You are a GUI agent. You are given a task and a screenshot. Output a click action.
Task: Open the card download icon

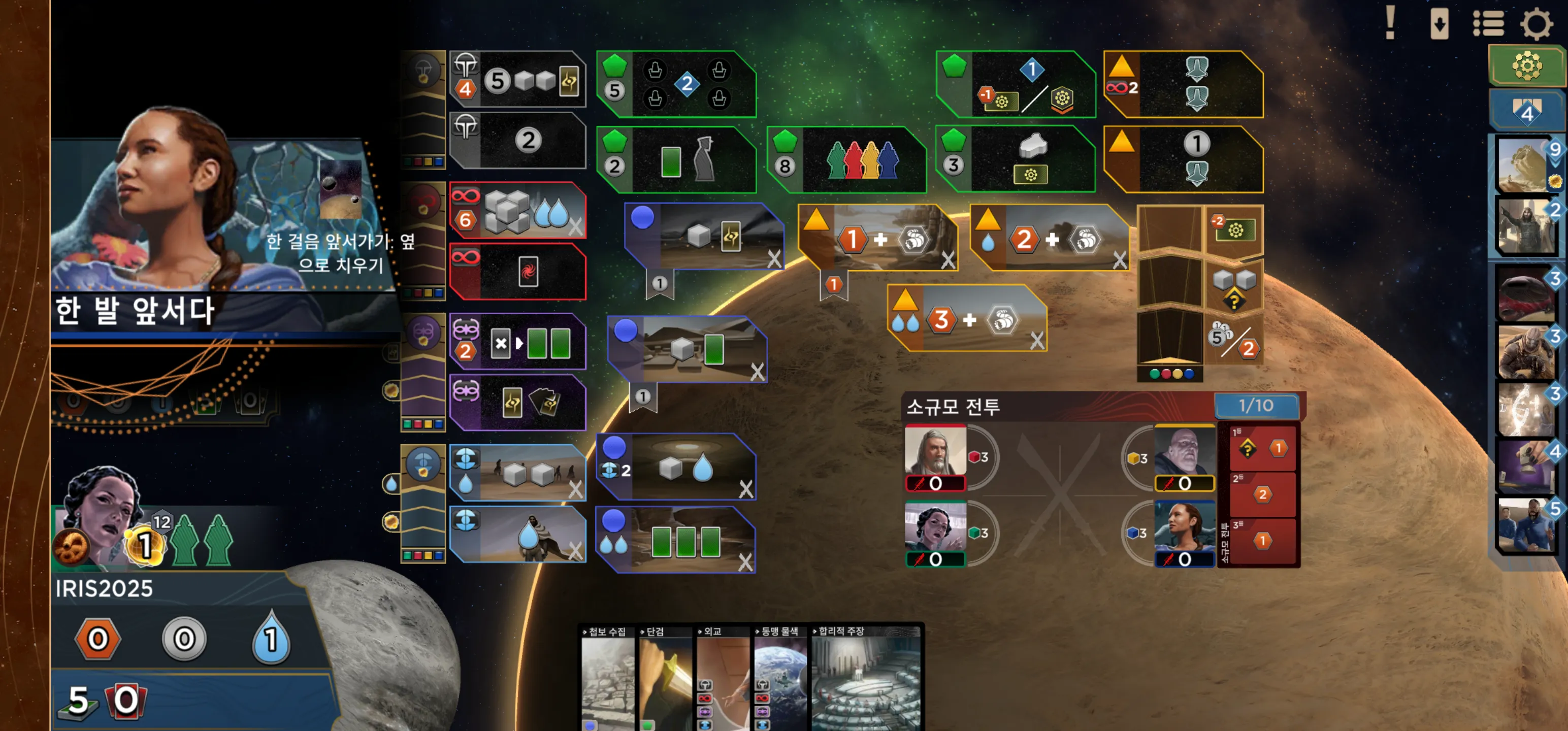pyautogui.click(x=1439, y=24)
